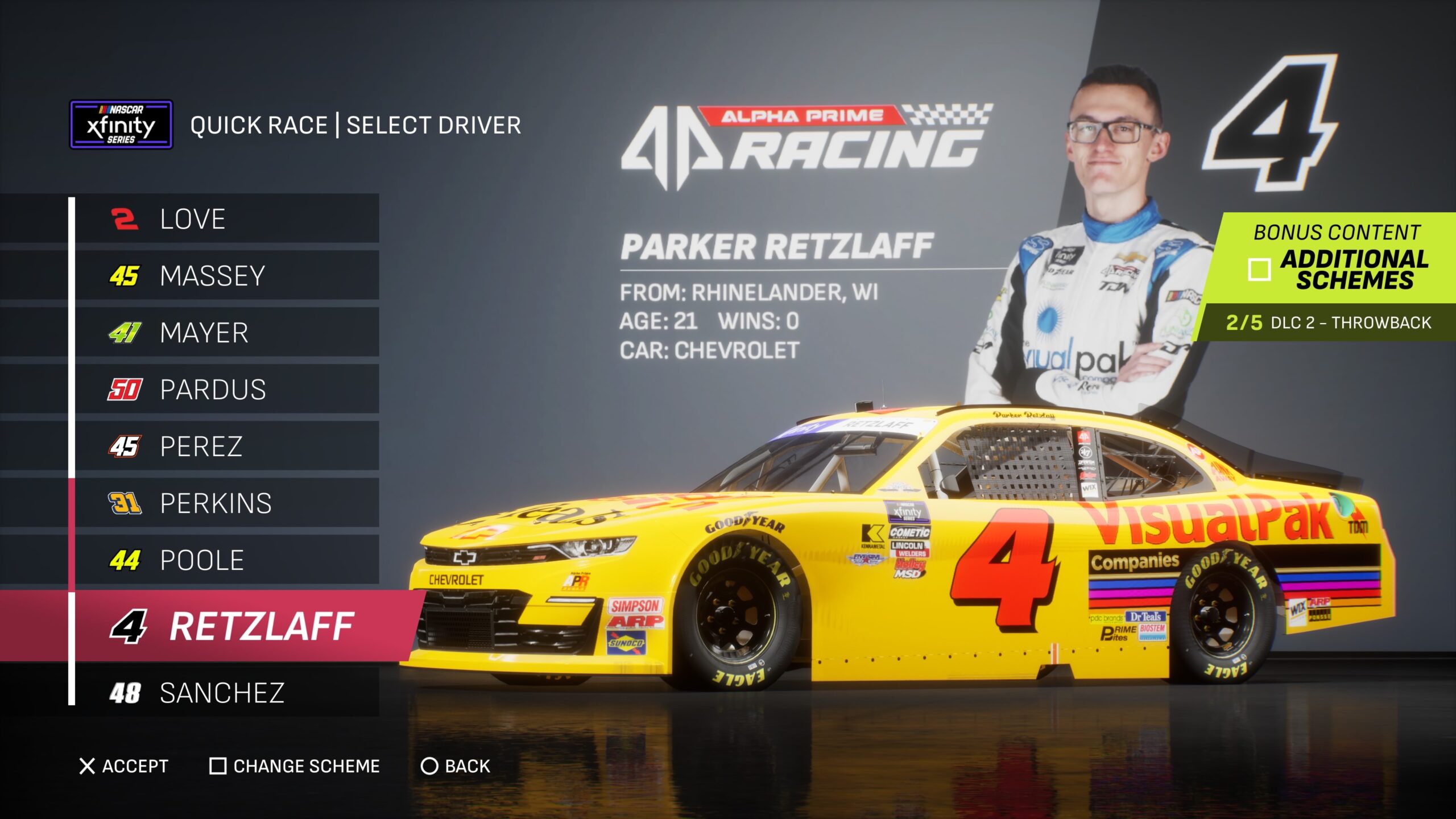Select Perkins, car number 31
The height and width of the screenshot is (819, 1456).
click(226, 503)
